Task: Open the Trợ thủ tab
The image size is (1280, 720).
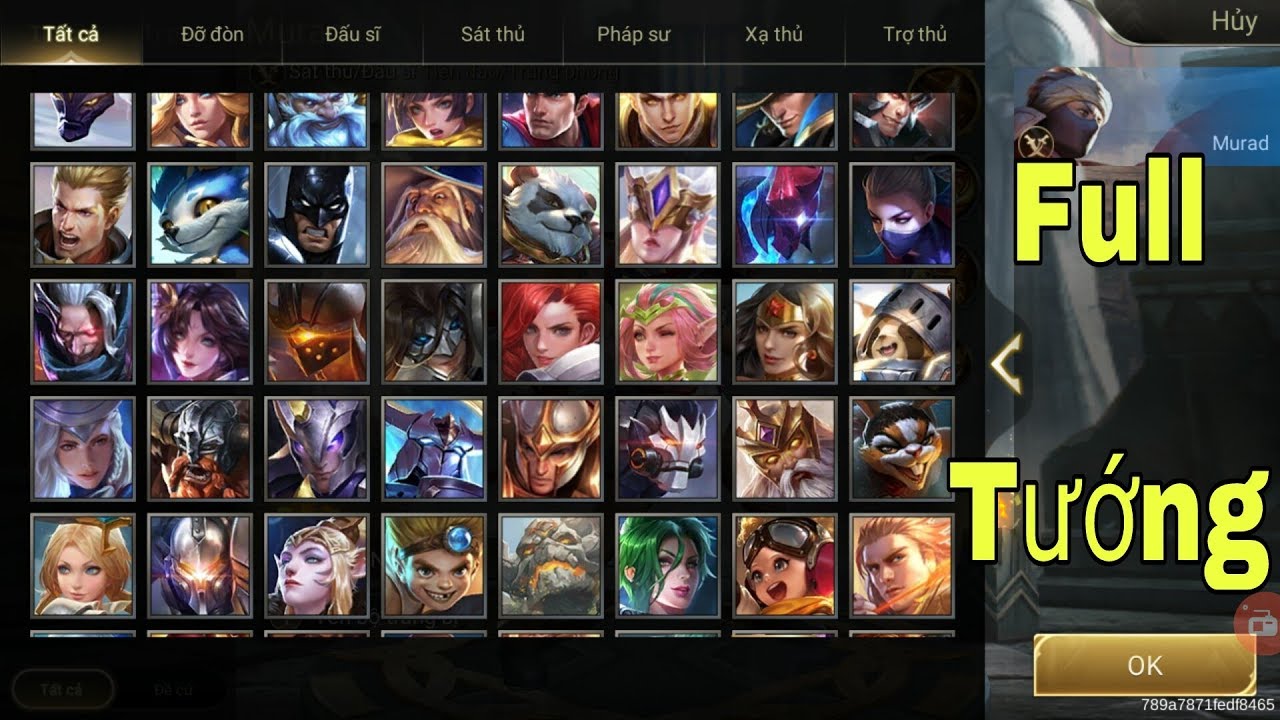Action: (915, 34)
